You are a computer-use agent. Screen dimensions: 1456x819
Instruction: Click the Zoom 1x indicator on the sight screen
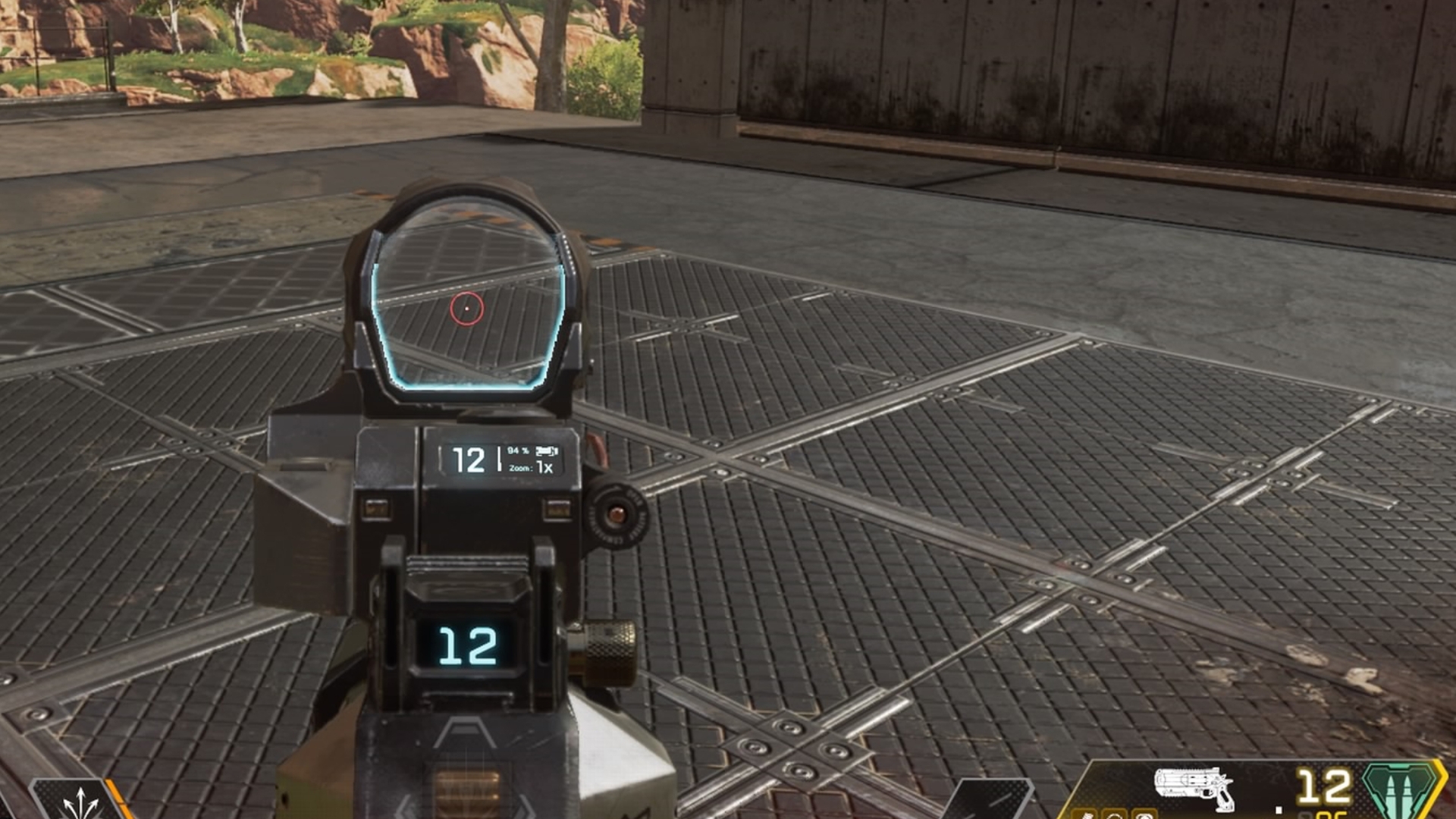point(531,469)
